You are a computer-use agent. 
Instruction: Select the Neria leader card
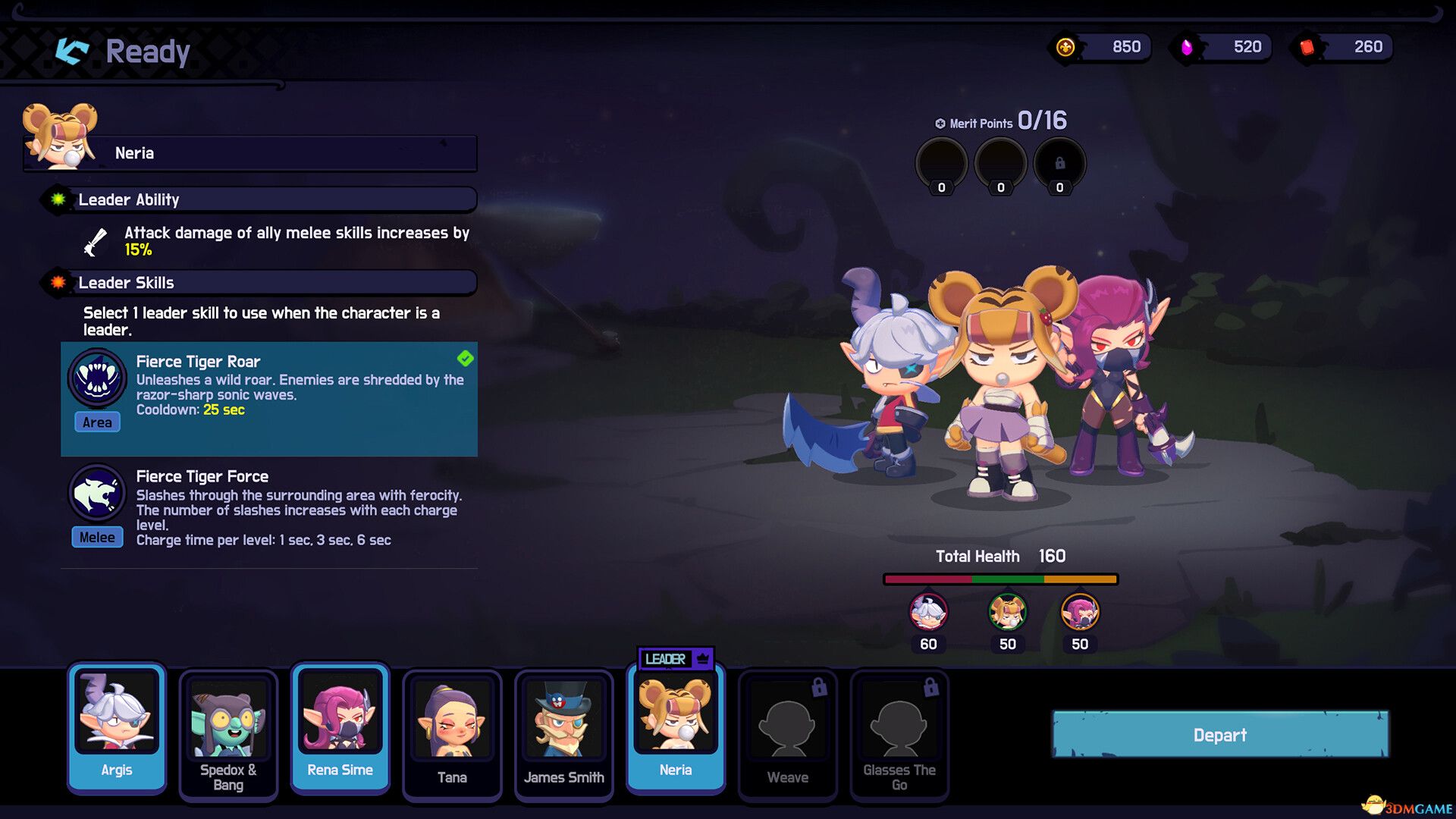tap(676, 728)
